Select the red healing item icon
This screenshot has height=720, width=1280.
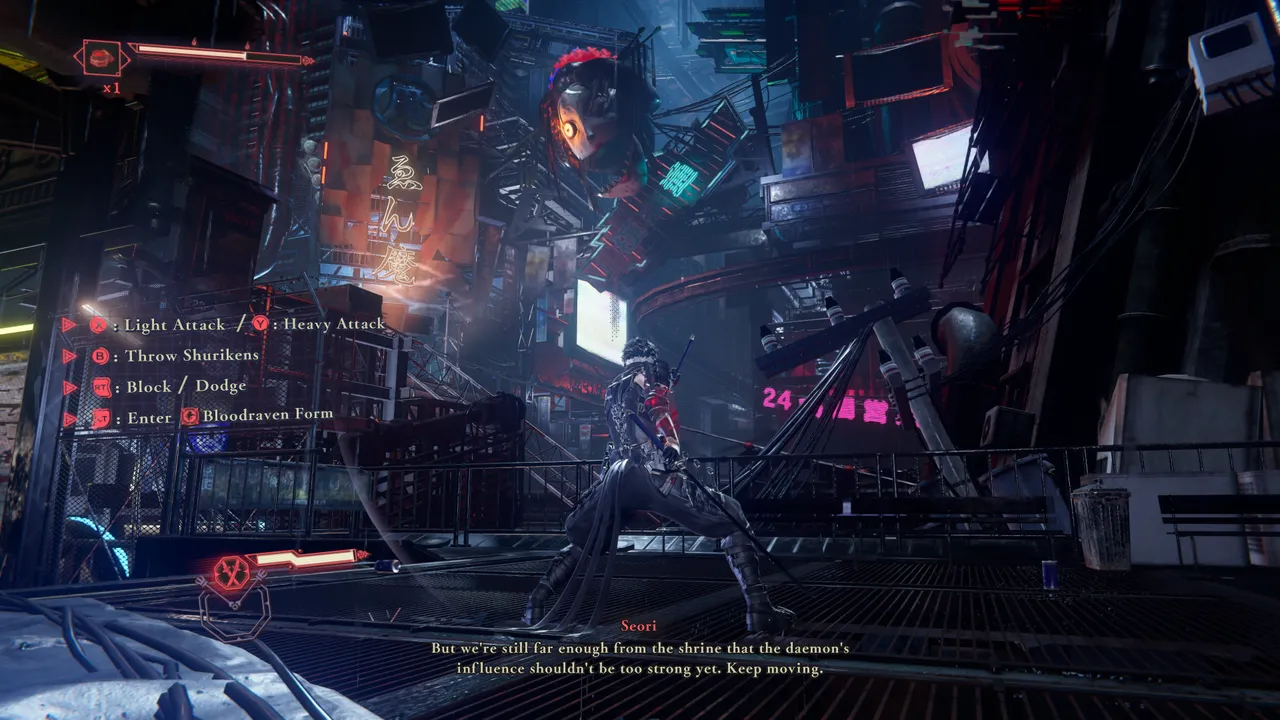pyautogui.click(x=101, y=58)
